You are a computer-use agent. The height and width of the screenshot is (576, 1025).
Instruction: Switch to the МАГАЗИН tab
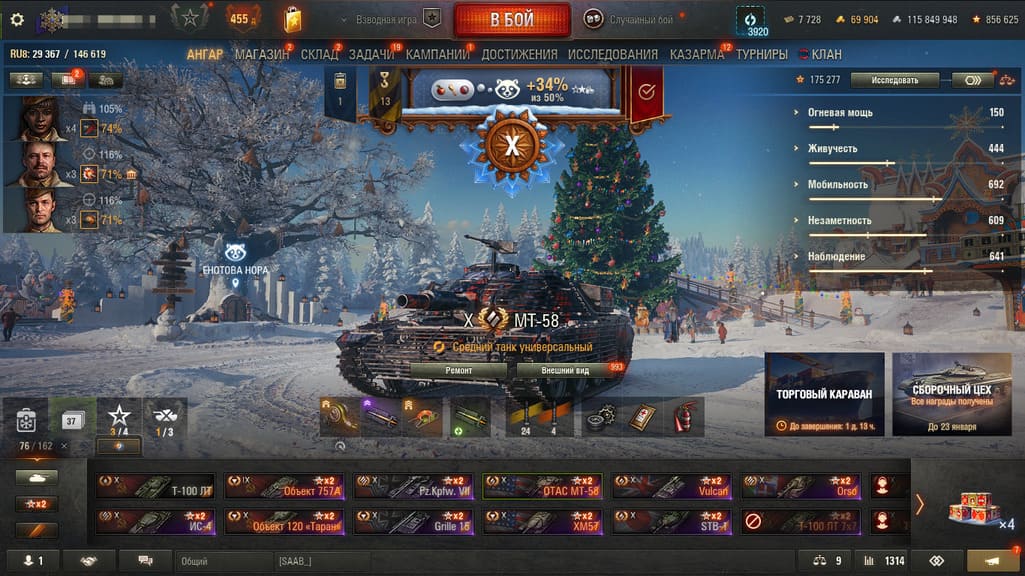click(262, 54)
